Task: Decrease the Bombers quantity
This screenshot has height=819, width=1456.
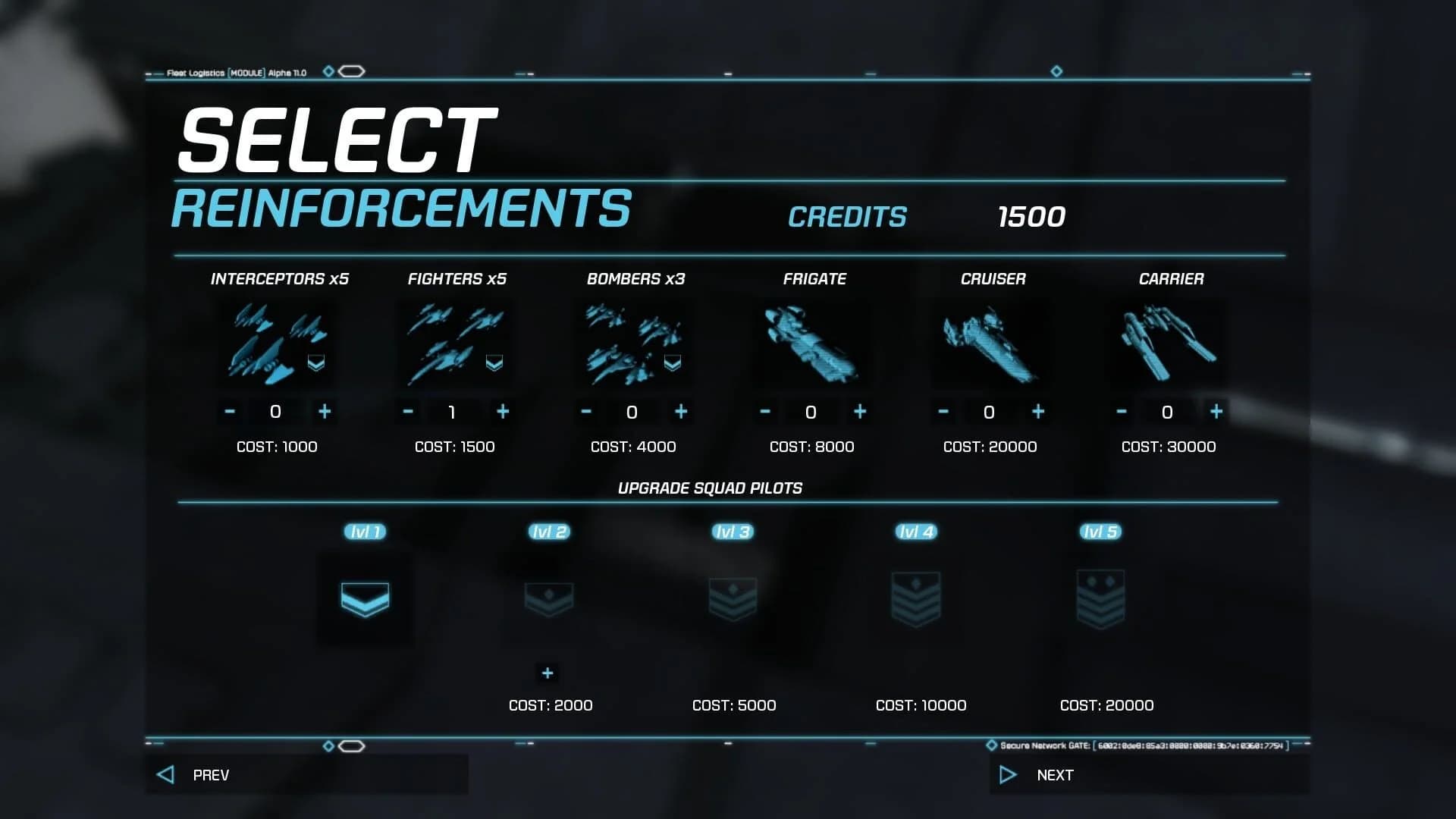Action: click(x=585, y=412)
